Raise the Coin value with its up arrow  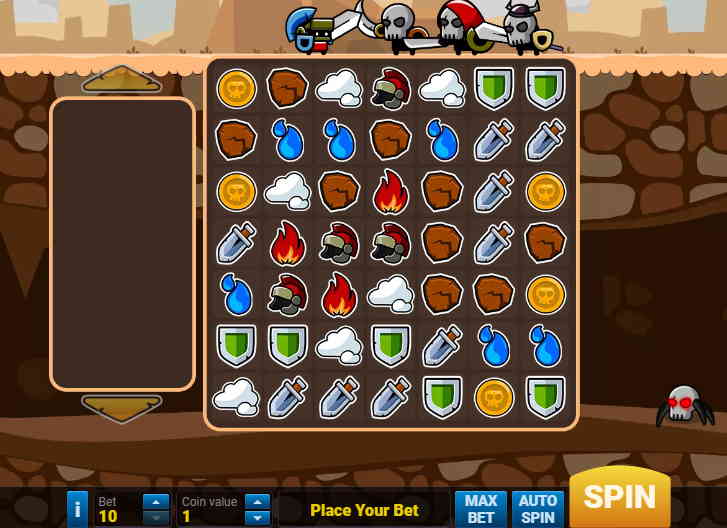coord(257,501)
